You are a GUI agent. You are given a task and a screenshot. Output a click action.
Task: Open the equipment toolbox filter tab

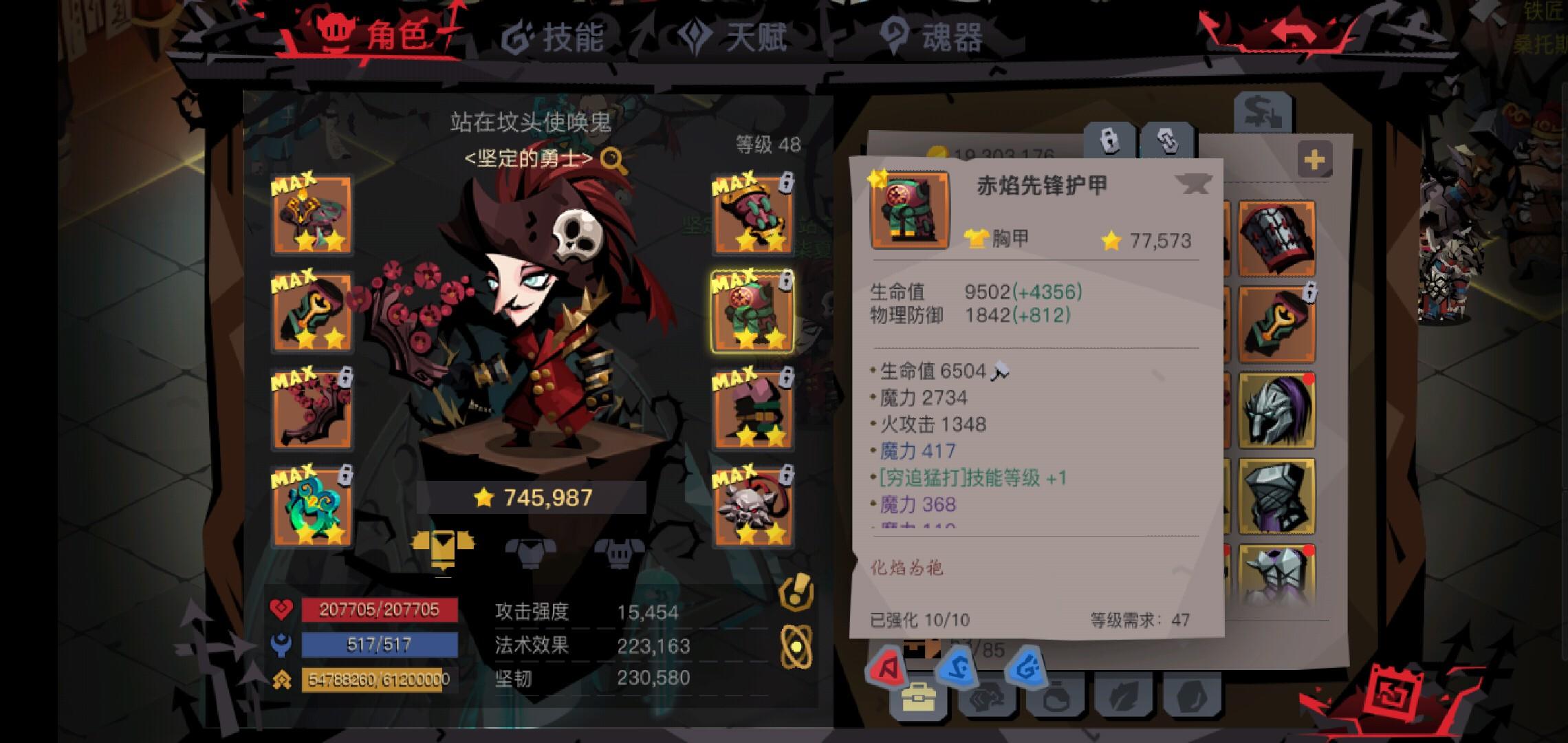point(917,696)
